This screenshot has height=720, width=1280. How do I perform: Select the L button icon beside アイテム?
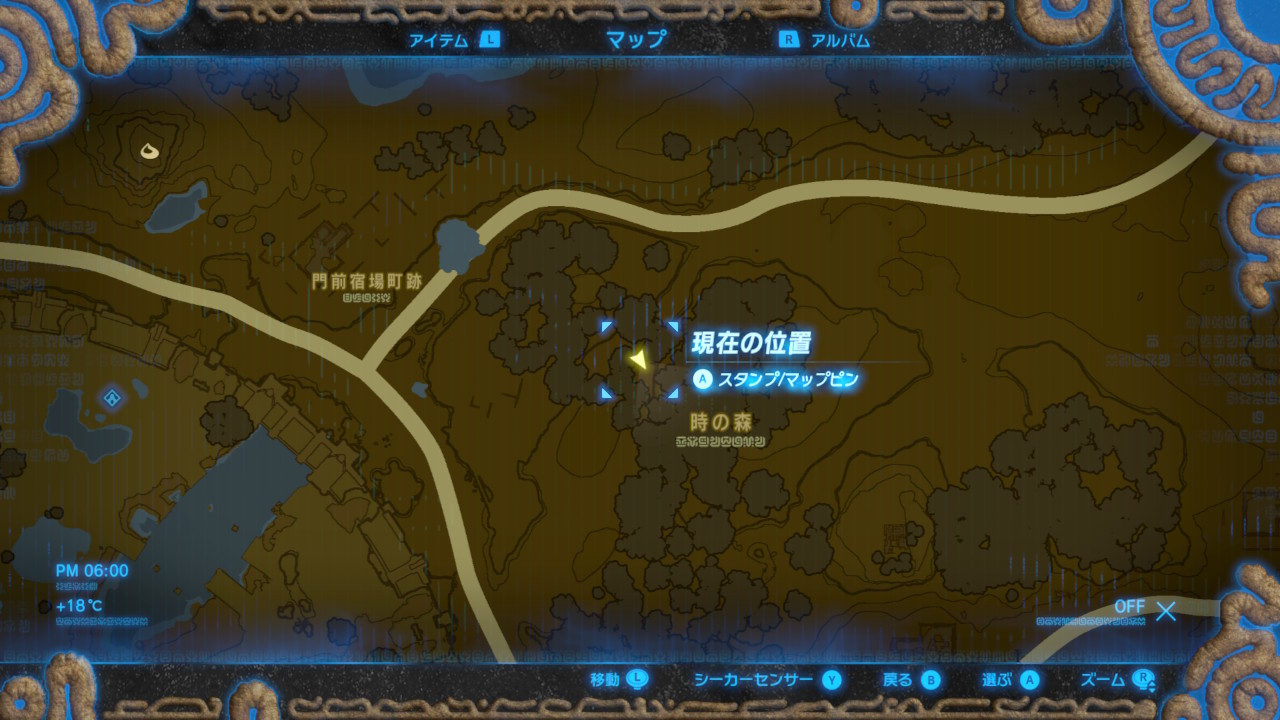489,40
